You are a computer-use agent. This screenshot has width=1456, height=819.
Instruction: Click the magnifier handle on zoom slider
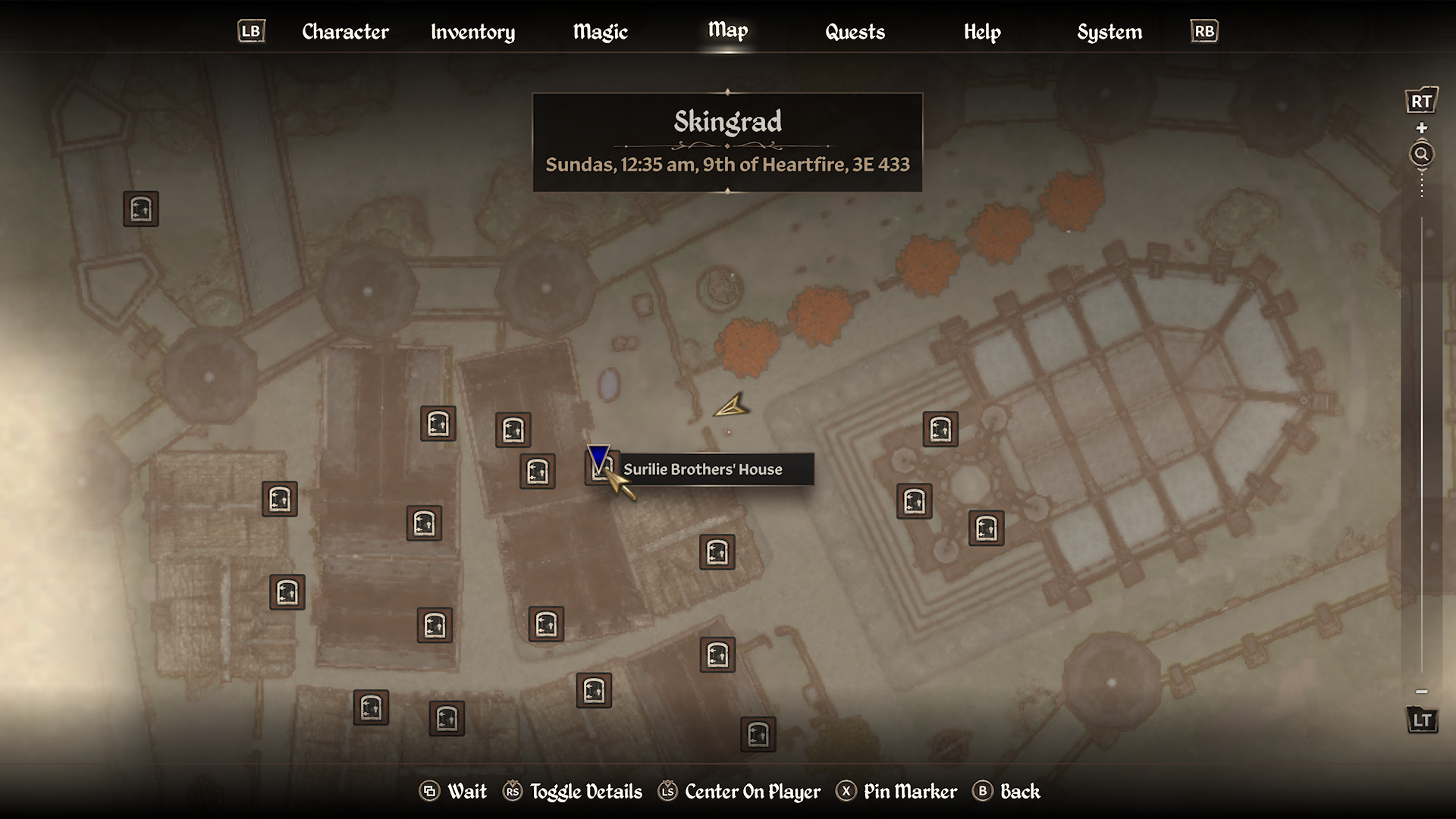[x=1422, y=155]
